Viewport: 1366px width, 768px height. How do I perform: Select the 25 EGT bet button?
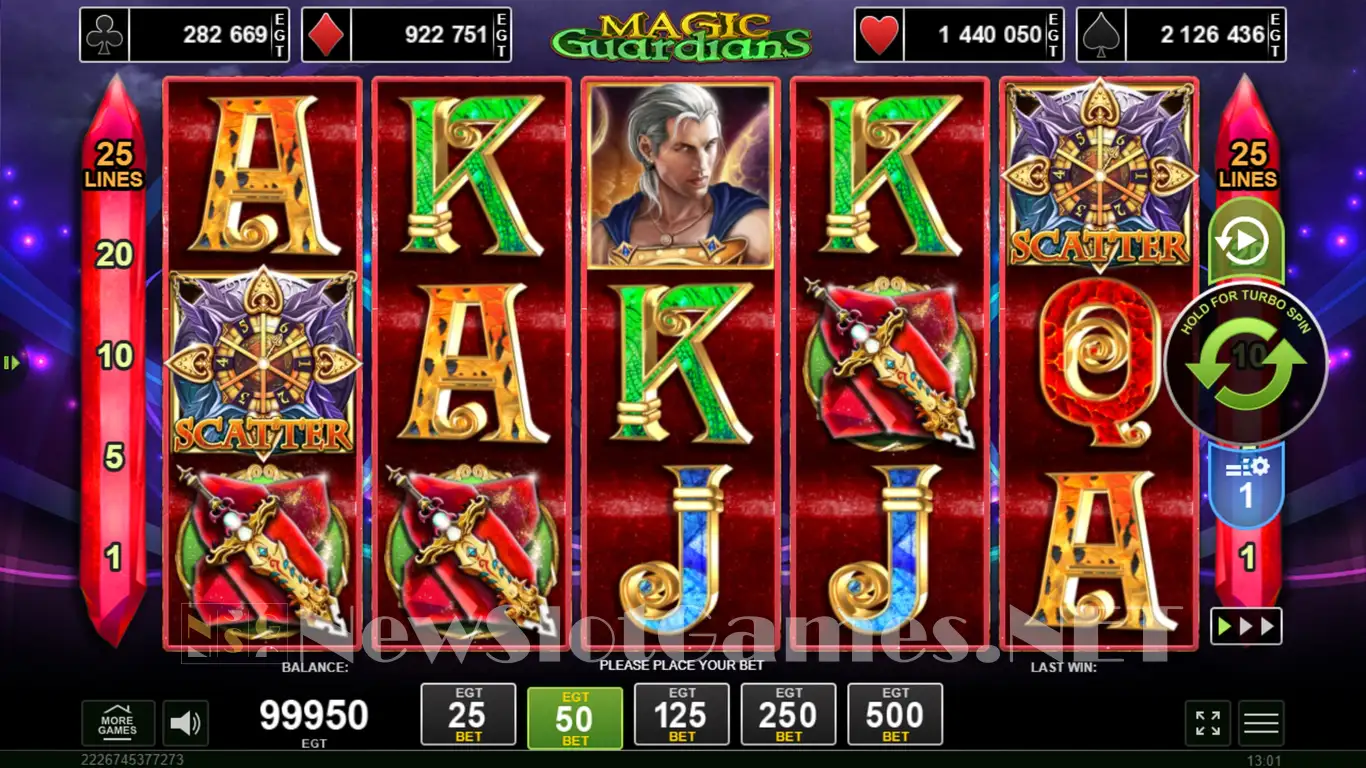click(x=468, y=714)
